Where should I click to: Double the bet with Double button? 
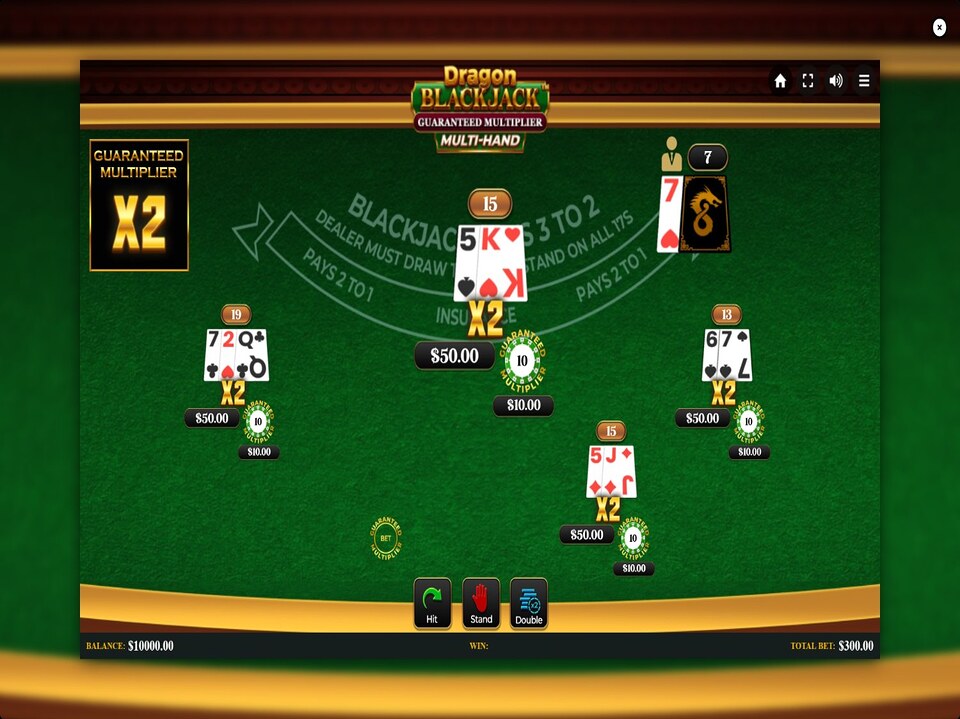pos(529,604)
